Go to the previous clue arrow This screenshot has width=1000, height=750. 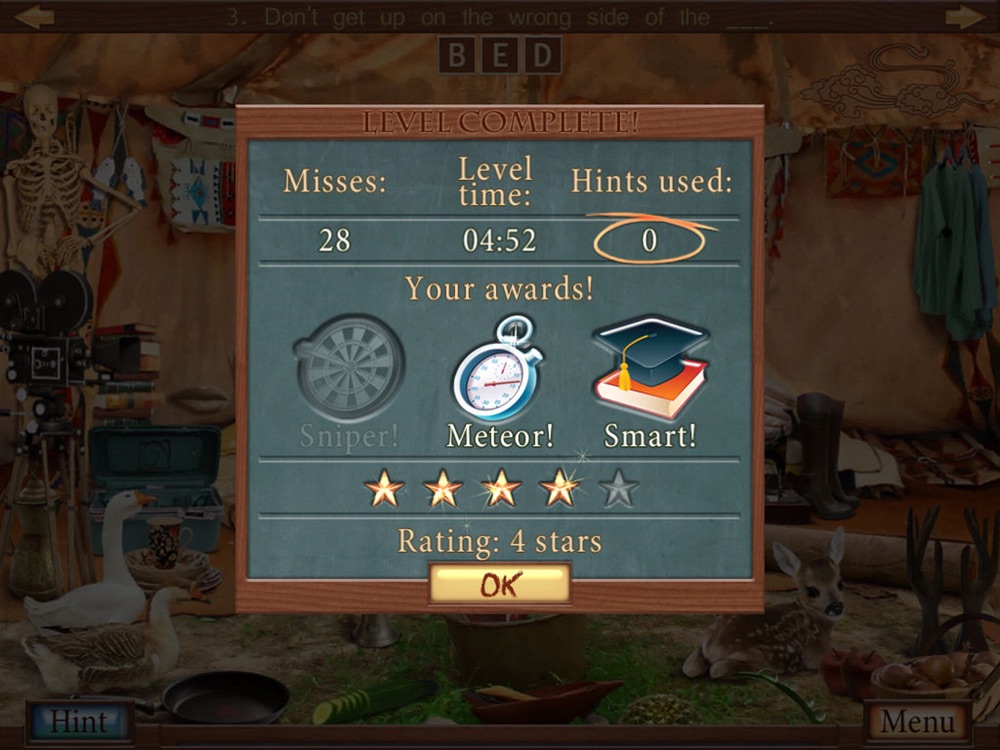coord(35,17)
